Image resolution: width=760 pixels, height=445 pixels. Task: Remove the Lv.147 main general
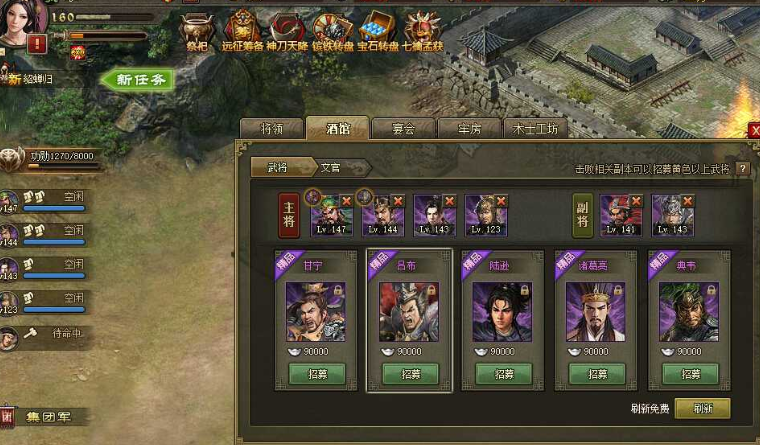(347, 201)
